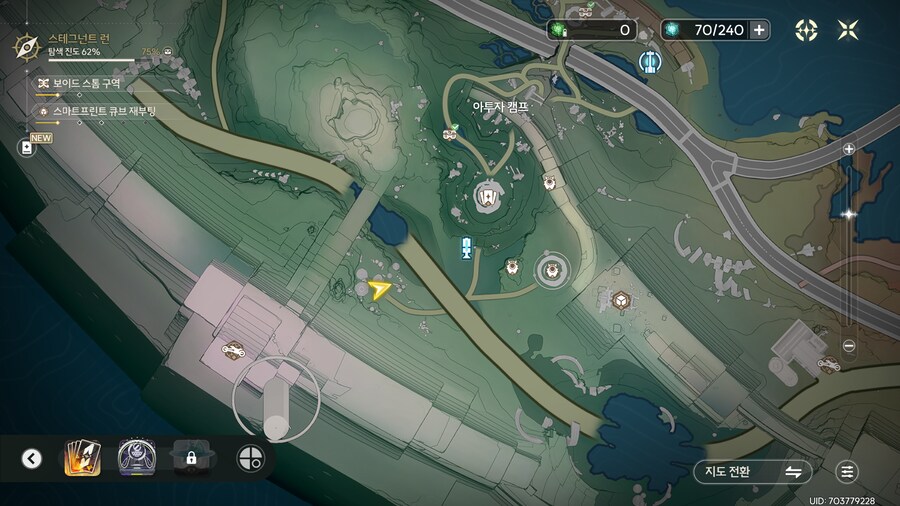Zoom in the map with plus button
This screenshot has width=900, height=506.
[849, 149]
